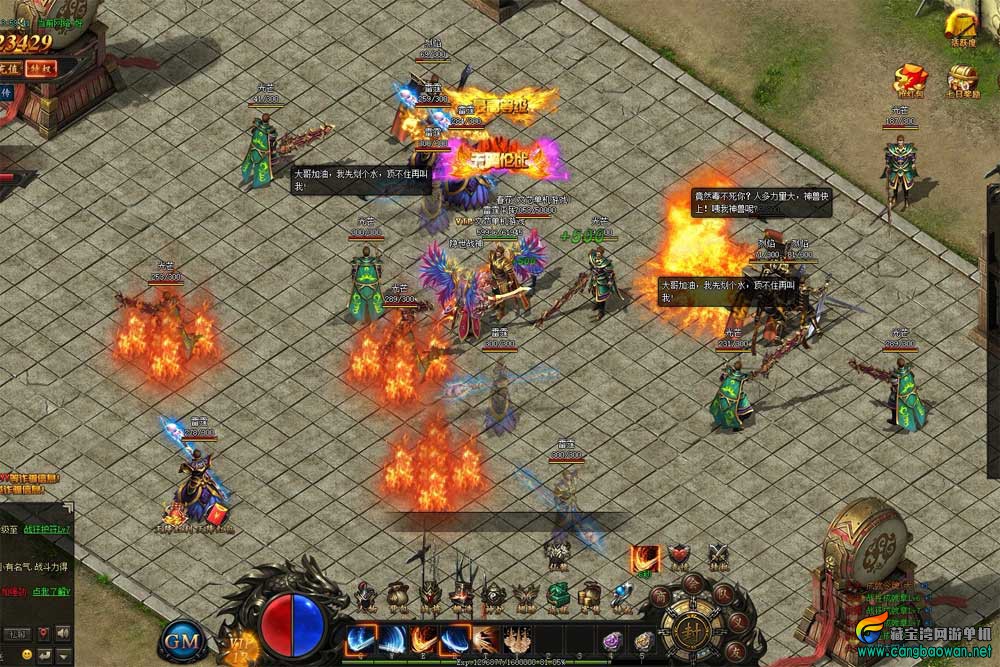
Task: Click the red 特权 privilege button
Action: [x=40, y=68]
